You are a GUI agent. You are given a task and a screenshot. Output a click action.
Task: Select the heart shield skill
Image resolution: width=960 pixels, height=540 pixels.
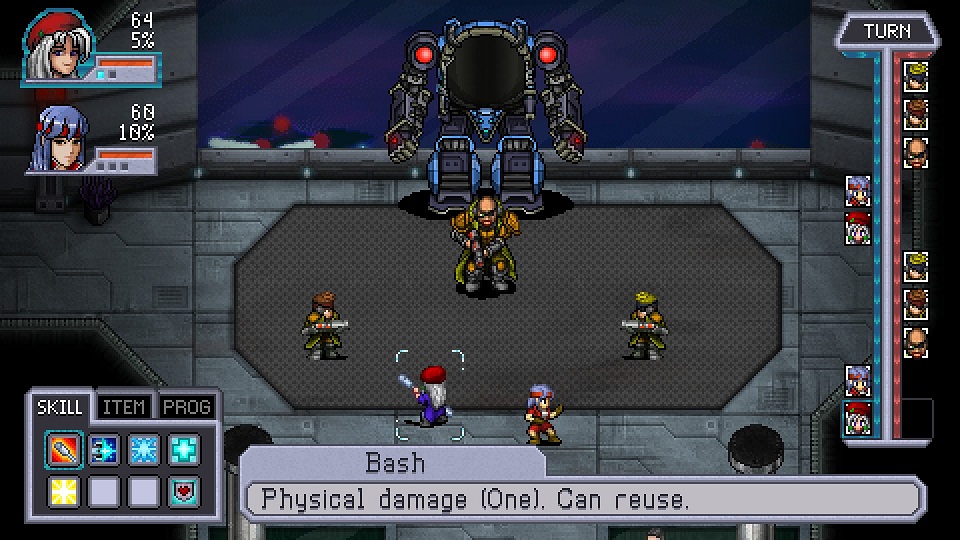(x=184, y=491)
